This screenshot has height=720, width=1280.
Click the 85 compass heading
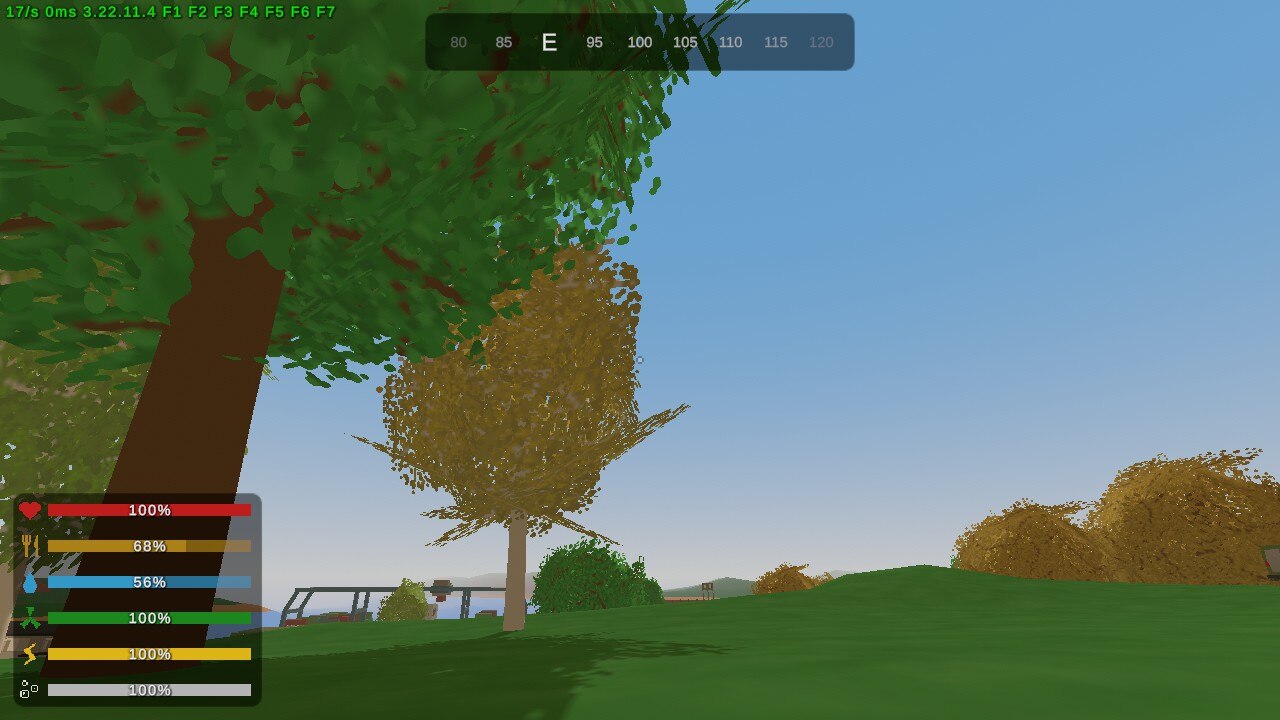(504, 43)
